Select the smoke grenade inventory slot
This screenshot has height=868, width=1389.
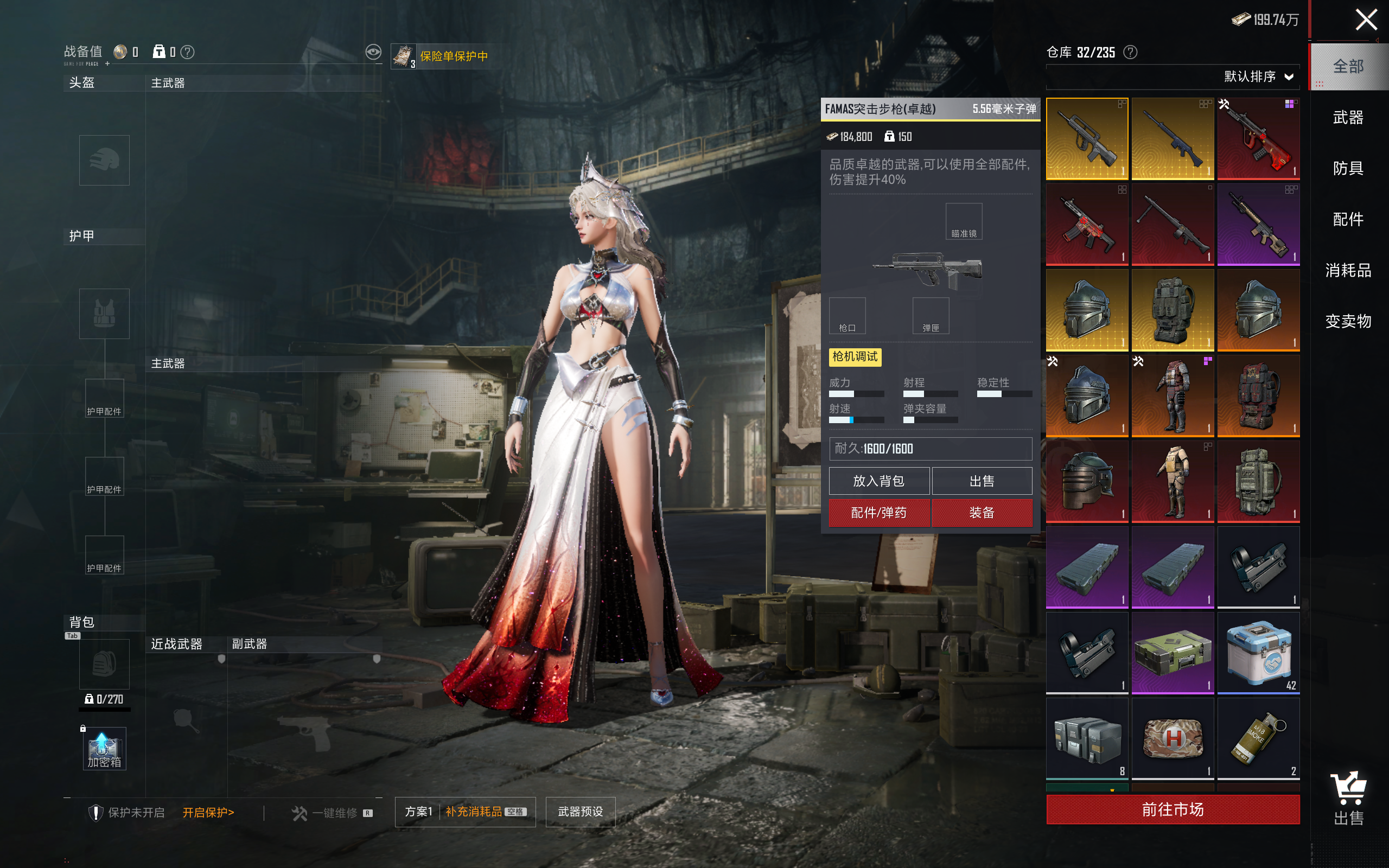pyautogui.click(x=1258, y=738)
